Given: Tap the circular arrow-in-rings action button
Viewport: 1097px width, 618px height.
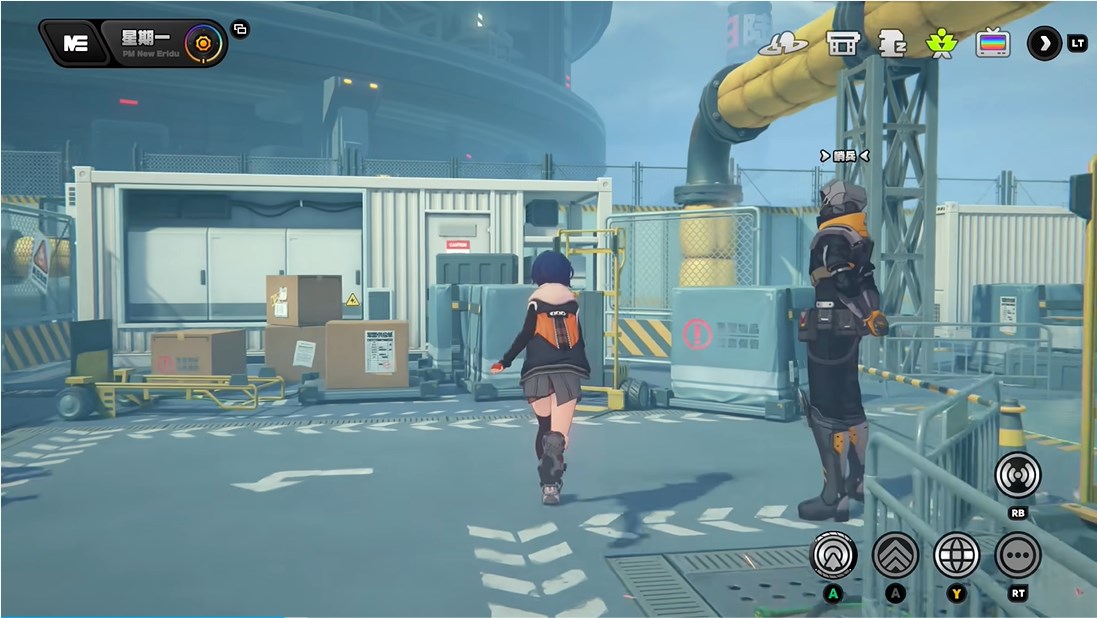Looking at the screenshot, I should point(833,555).
